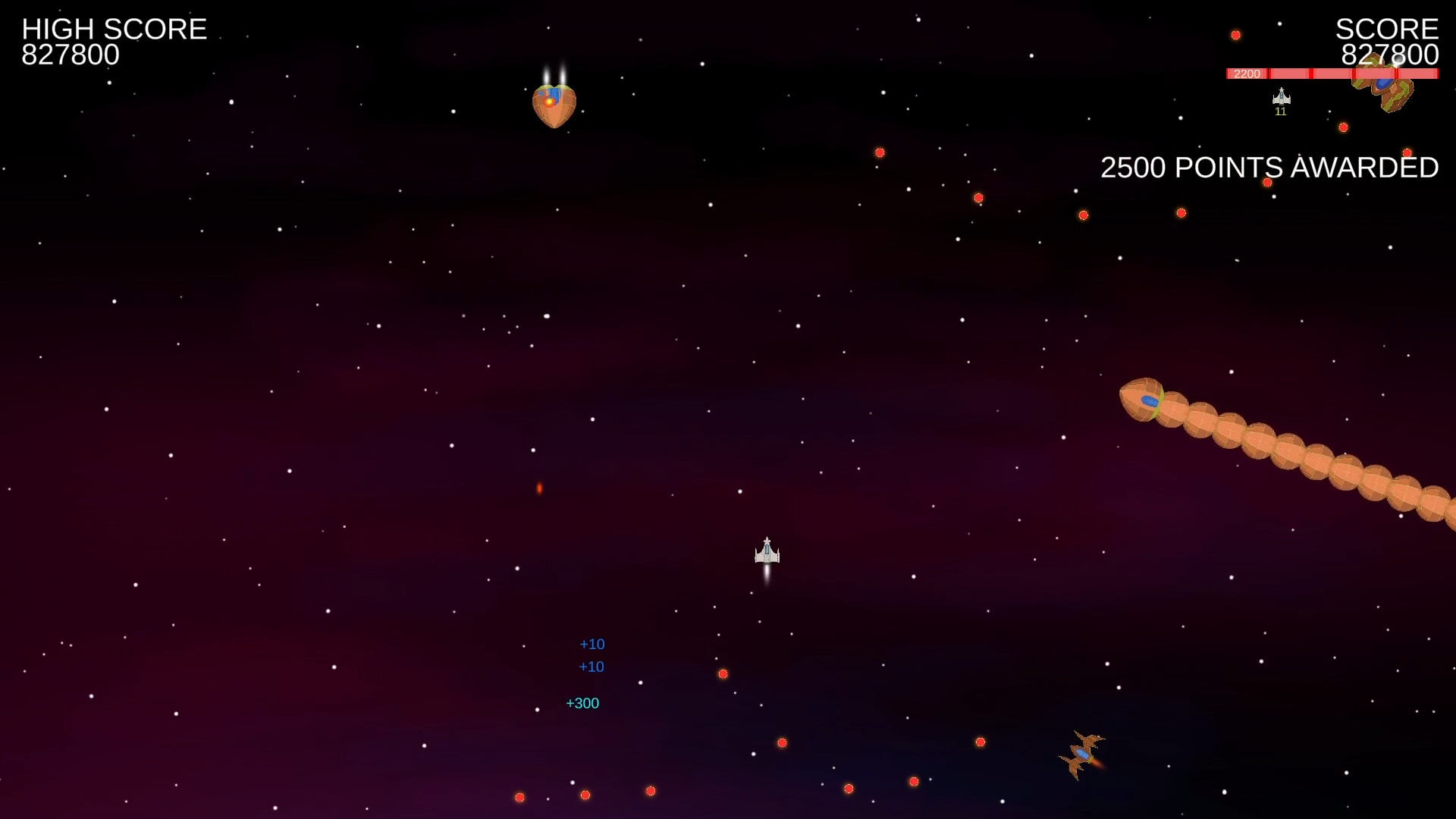Screen dimensions: 1456x819
Task: Click the SCORE value 827800
Action: [1389, 54]
